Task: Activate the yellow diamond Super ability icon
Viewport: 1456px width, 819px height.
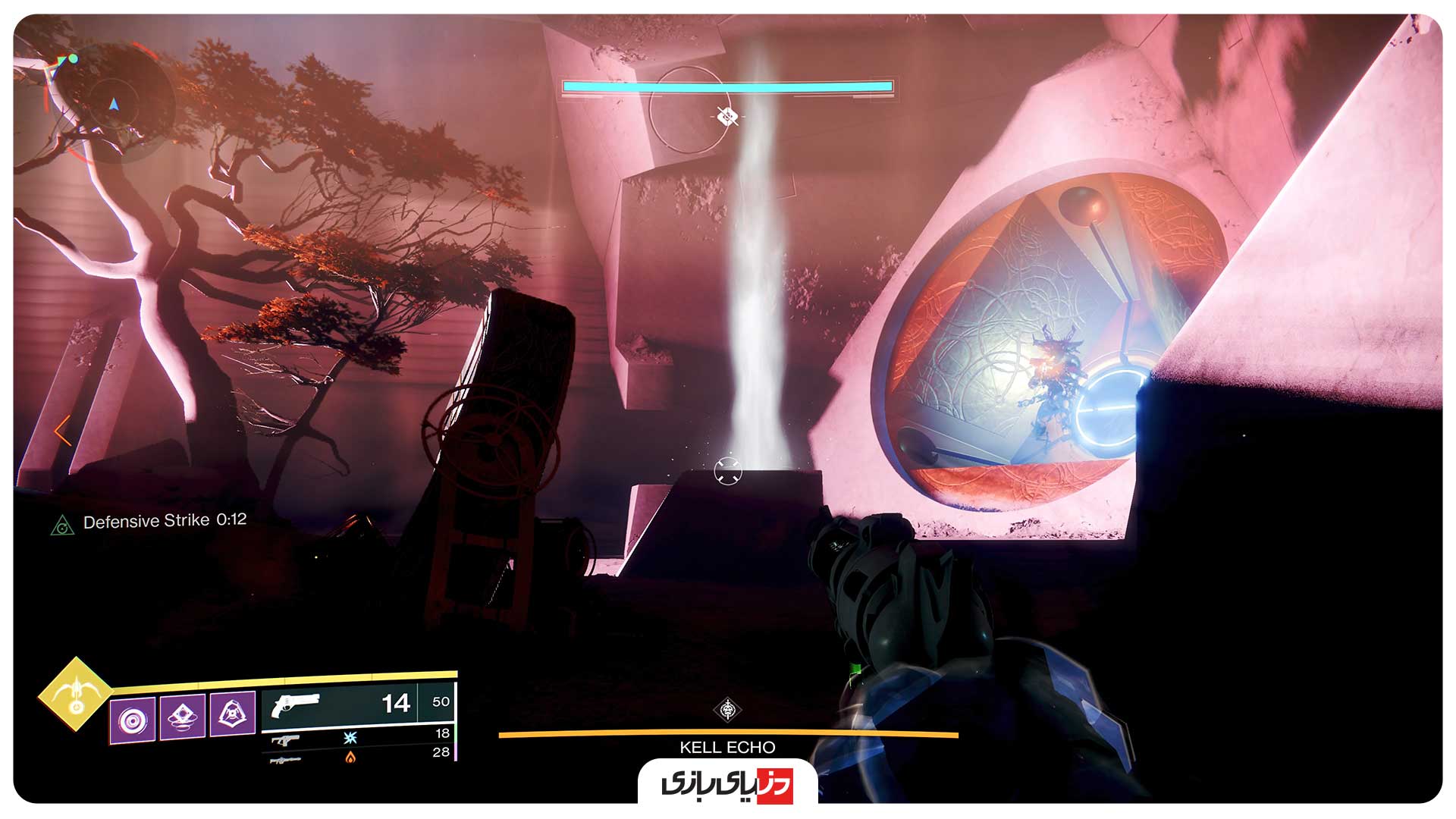Action: tap(75, 694)
